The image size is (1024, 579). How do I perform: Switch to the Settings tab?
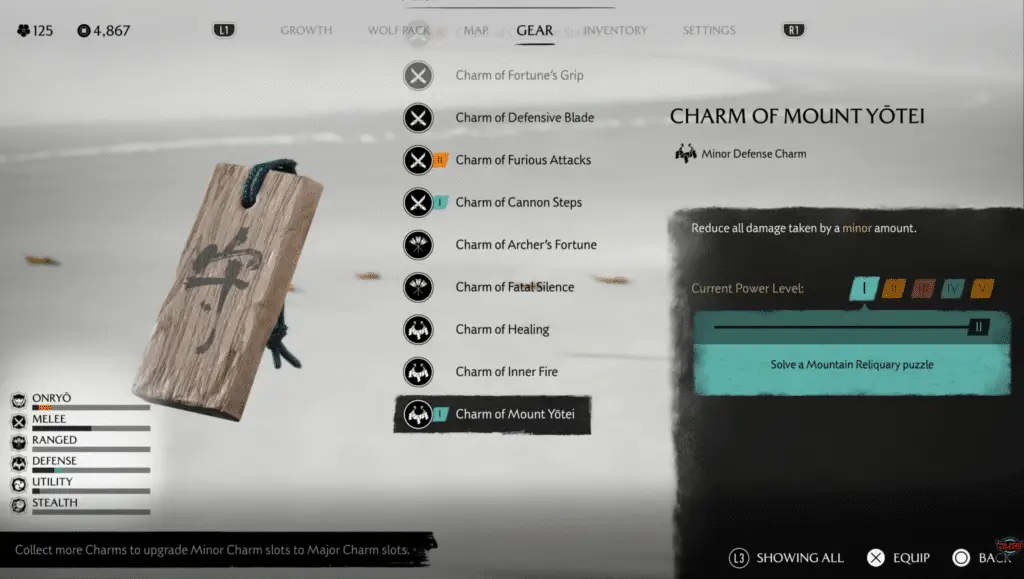pyautogui.click(x=709, y=31)
